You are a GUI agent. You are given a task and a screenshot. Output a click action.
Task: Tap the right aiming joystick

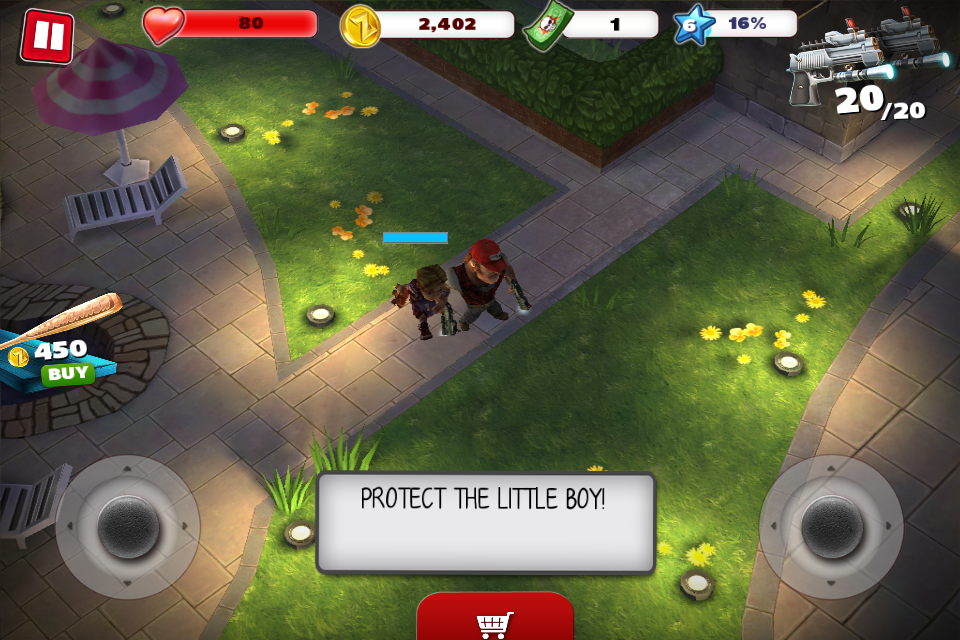[831, 527]
